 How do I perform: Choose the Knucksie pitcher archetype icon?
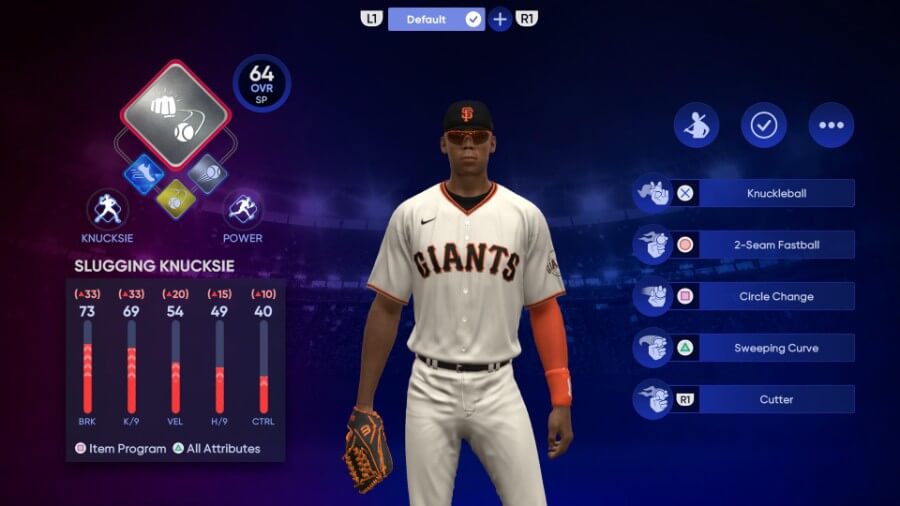[107, 210]
